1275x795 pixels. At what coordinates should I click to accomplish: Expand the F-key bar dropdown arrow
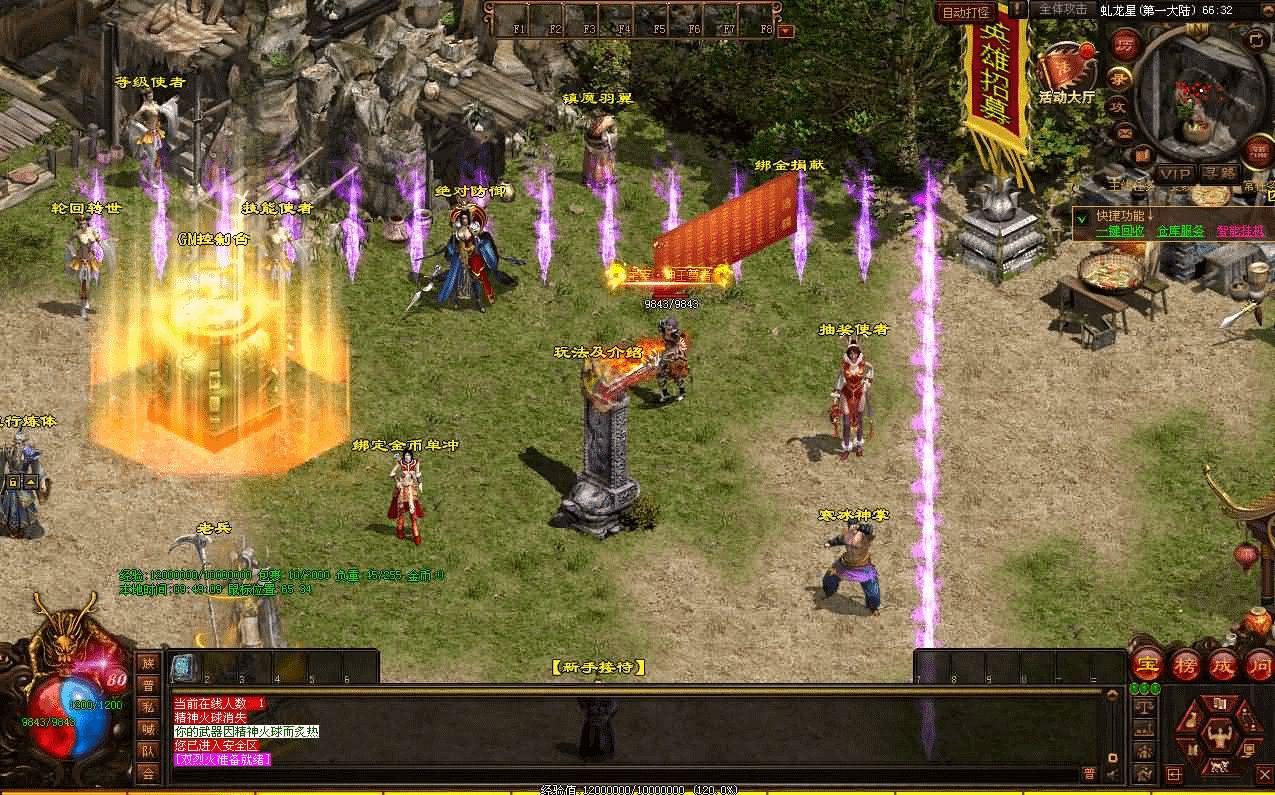(x=785, y=30)
